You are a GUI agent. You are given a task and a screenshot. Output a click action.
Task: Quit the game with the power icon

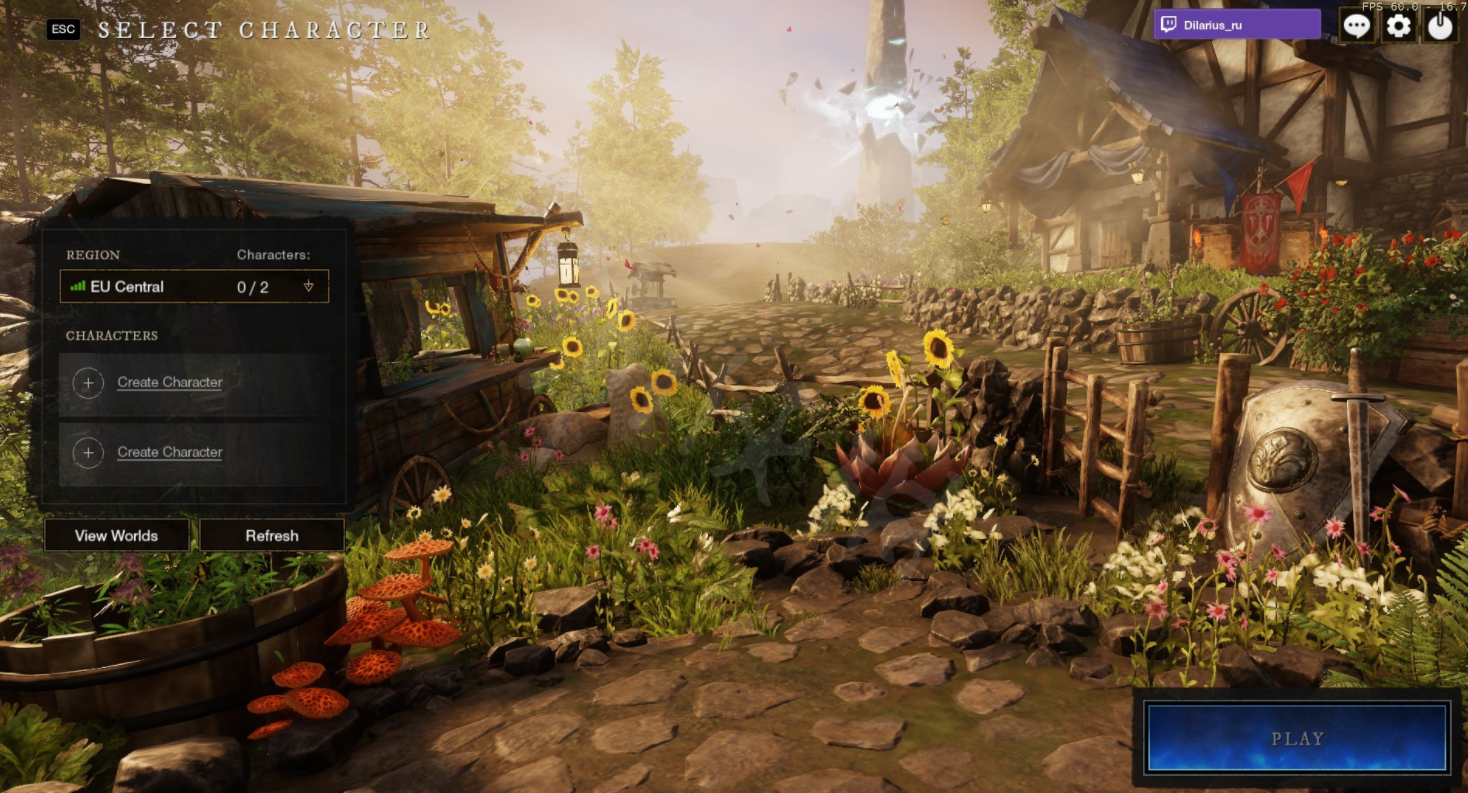1440,26
